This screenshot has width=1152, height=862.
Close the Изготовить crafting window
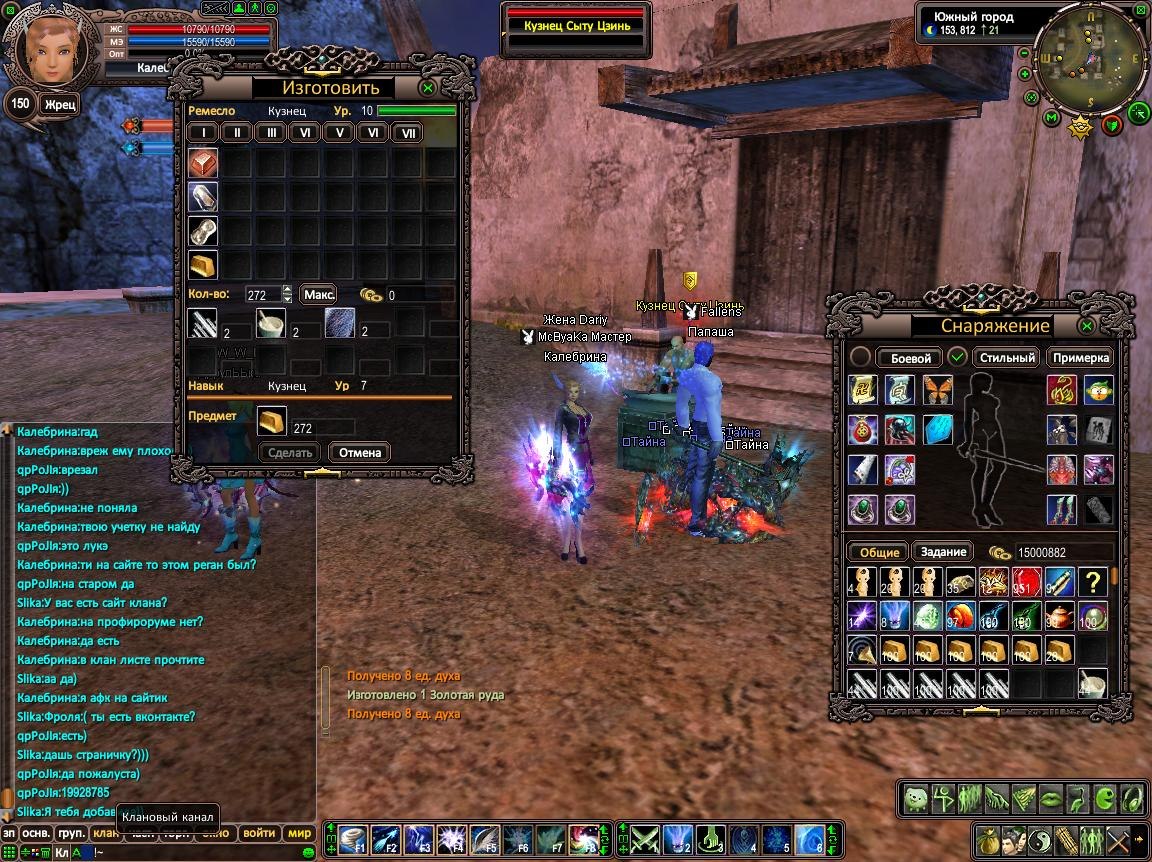pos(427,88)
